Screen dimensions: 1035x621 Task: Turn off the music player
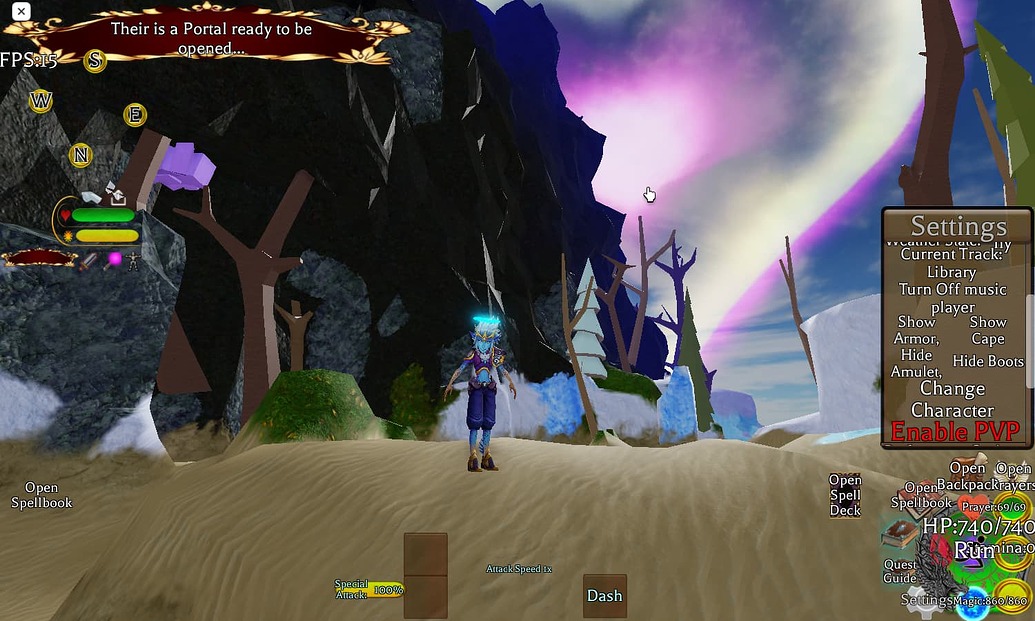pos(951,298)
